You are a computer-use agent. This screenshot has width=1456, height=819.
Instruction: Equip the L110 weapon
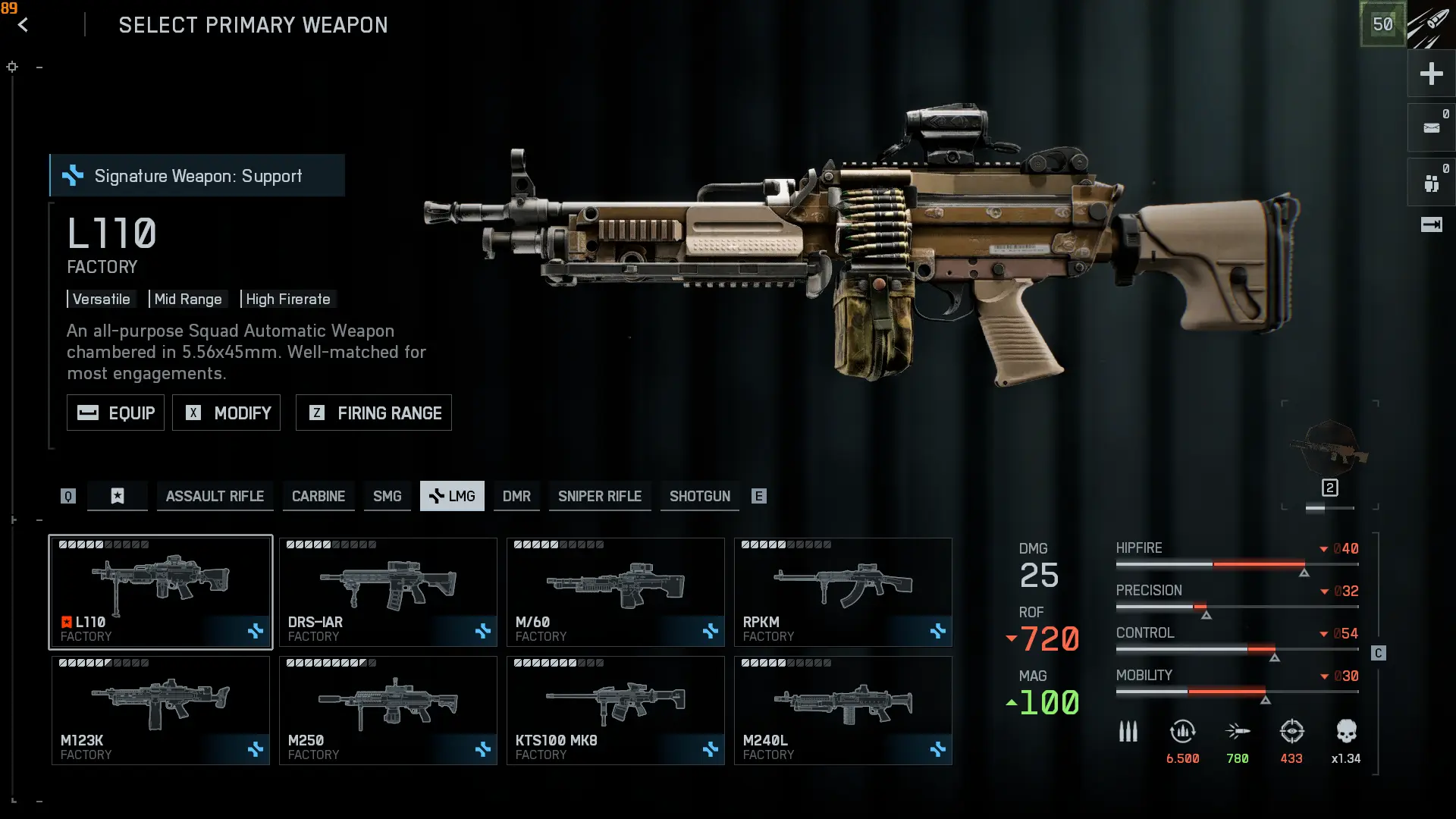115,413
